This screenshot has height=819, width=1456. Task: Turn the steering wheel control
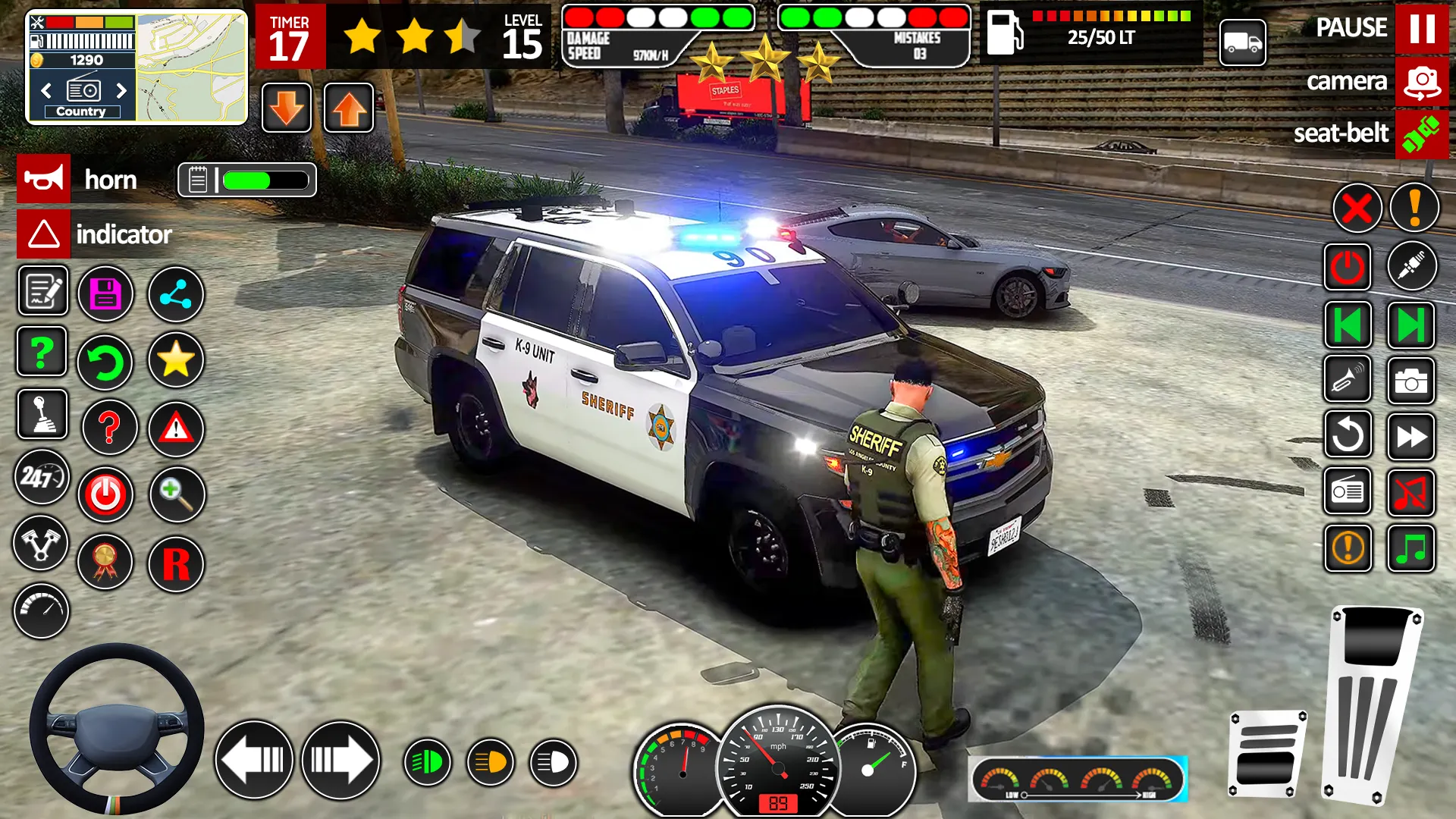(x=116, y=730)
